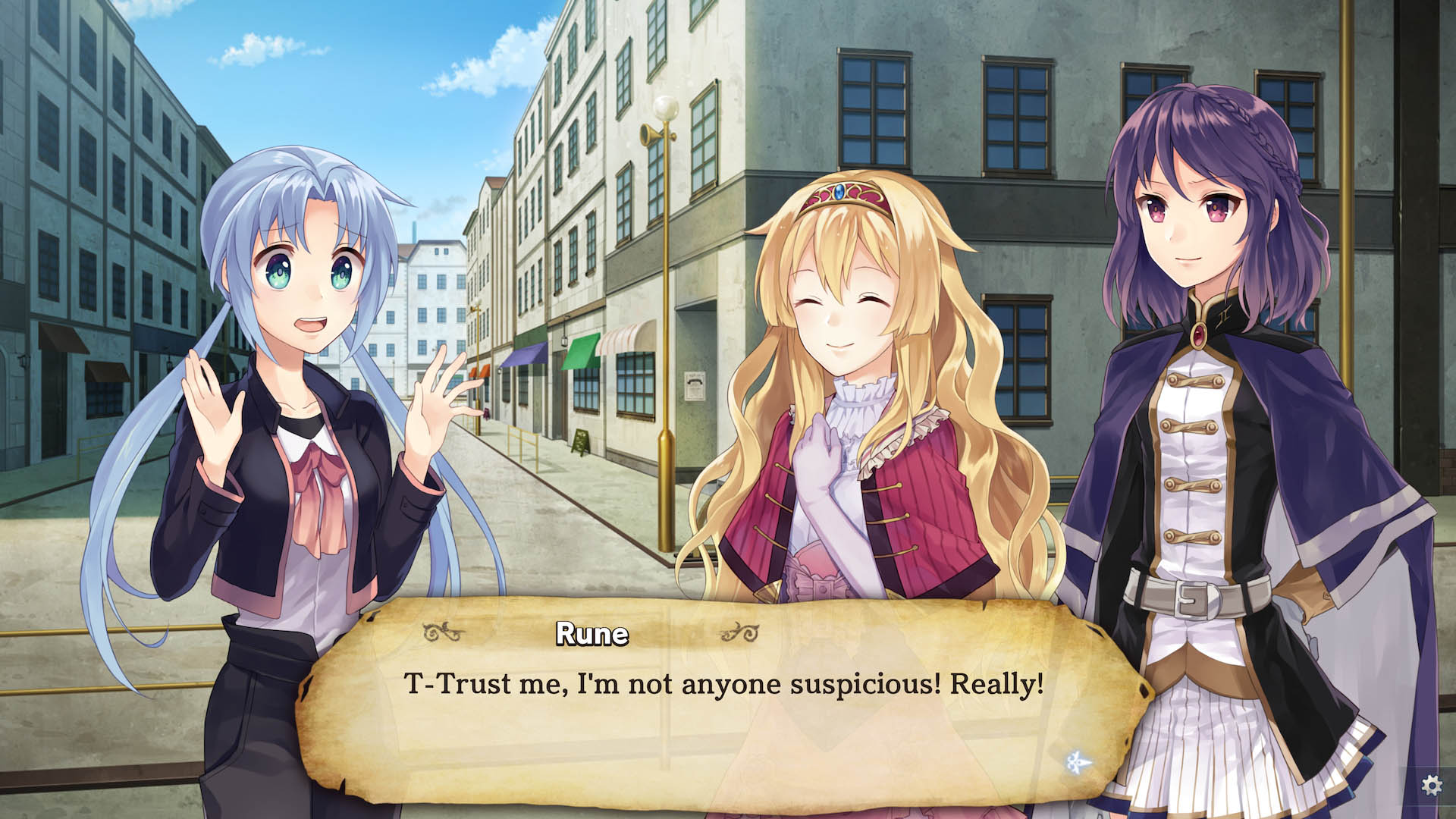Click the gem on the blonde girl's tiara
This screenshot has width=1456, height=819.
click(839, 192)
